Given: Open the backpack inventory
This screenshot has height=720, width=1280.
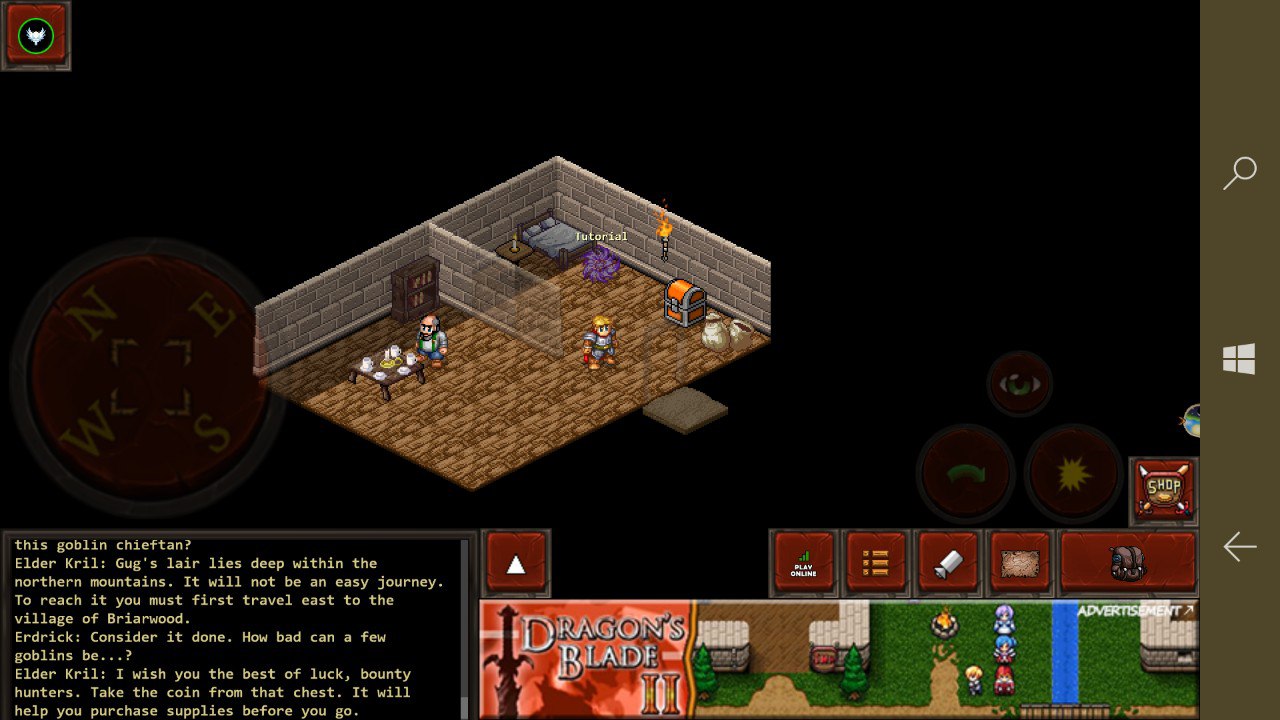Looking at the screenshot, I should pos(1128,564).
